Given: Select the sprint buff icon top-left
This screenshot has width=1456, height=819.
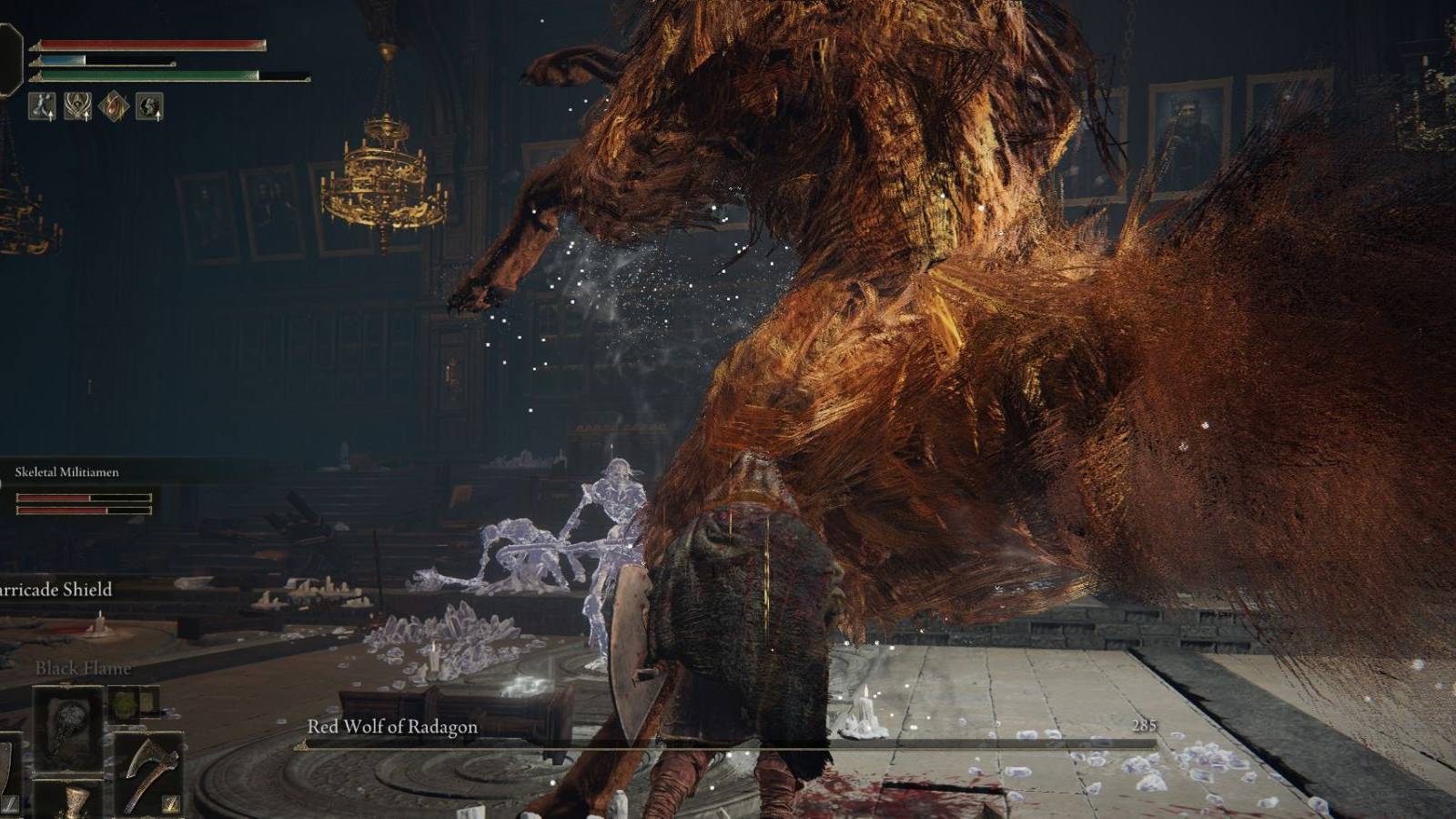Looking at the screenshot, I should pos(42,106).
